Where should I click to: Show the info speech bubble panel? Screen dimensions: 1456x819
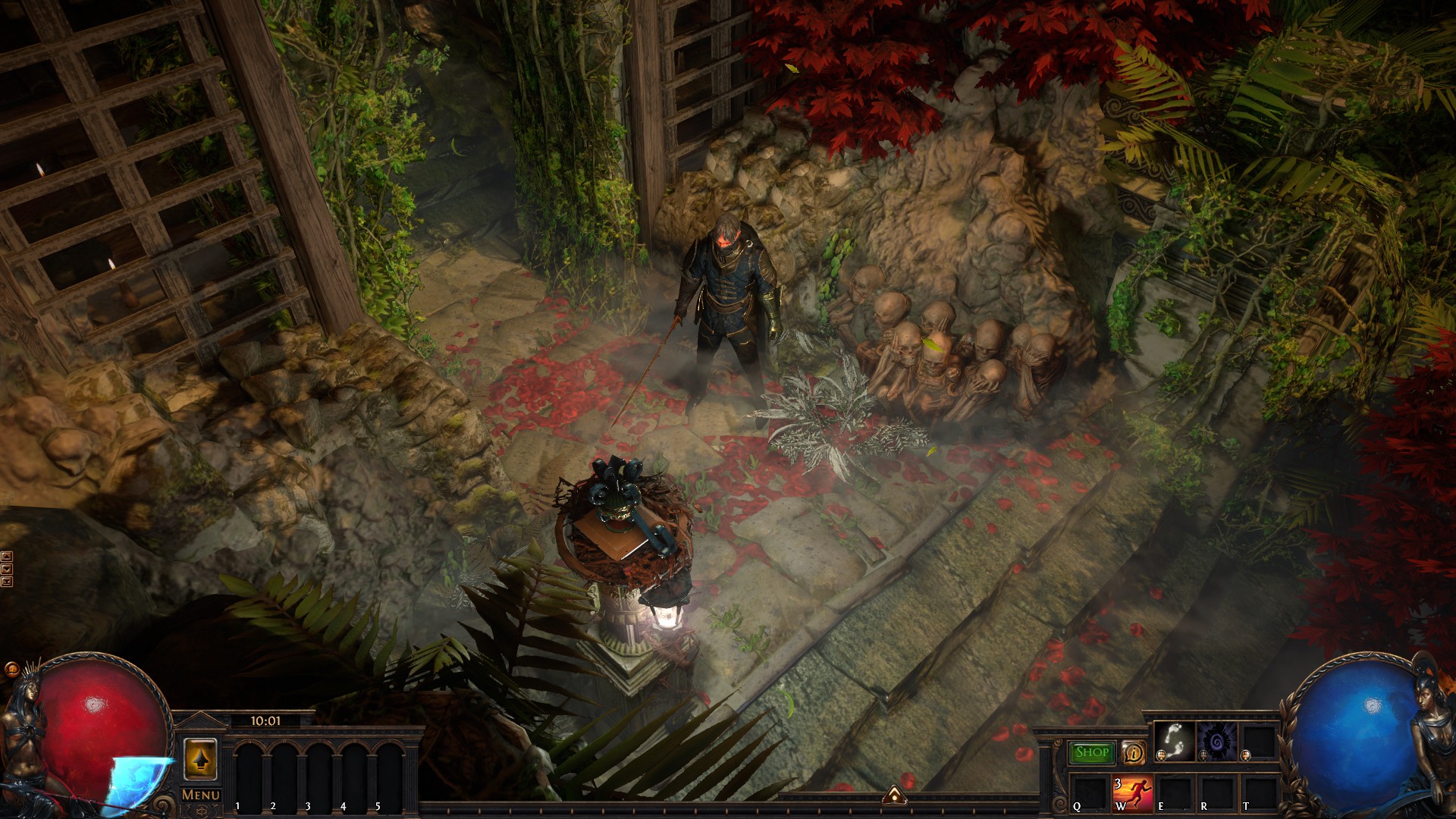click(x=1134, y=752)
